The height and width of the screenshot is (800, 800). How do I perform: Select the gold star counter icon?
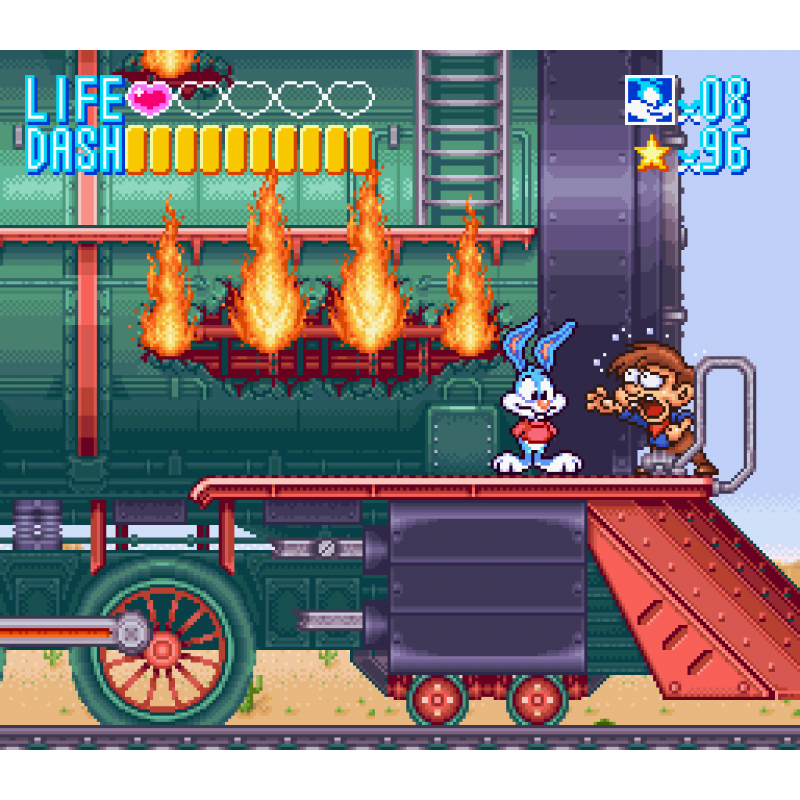click(652, 152)
